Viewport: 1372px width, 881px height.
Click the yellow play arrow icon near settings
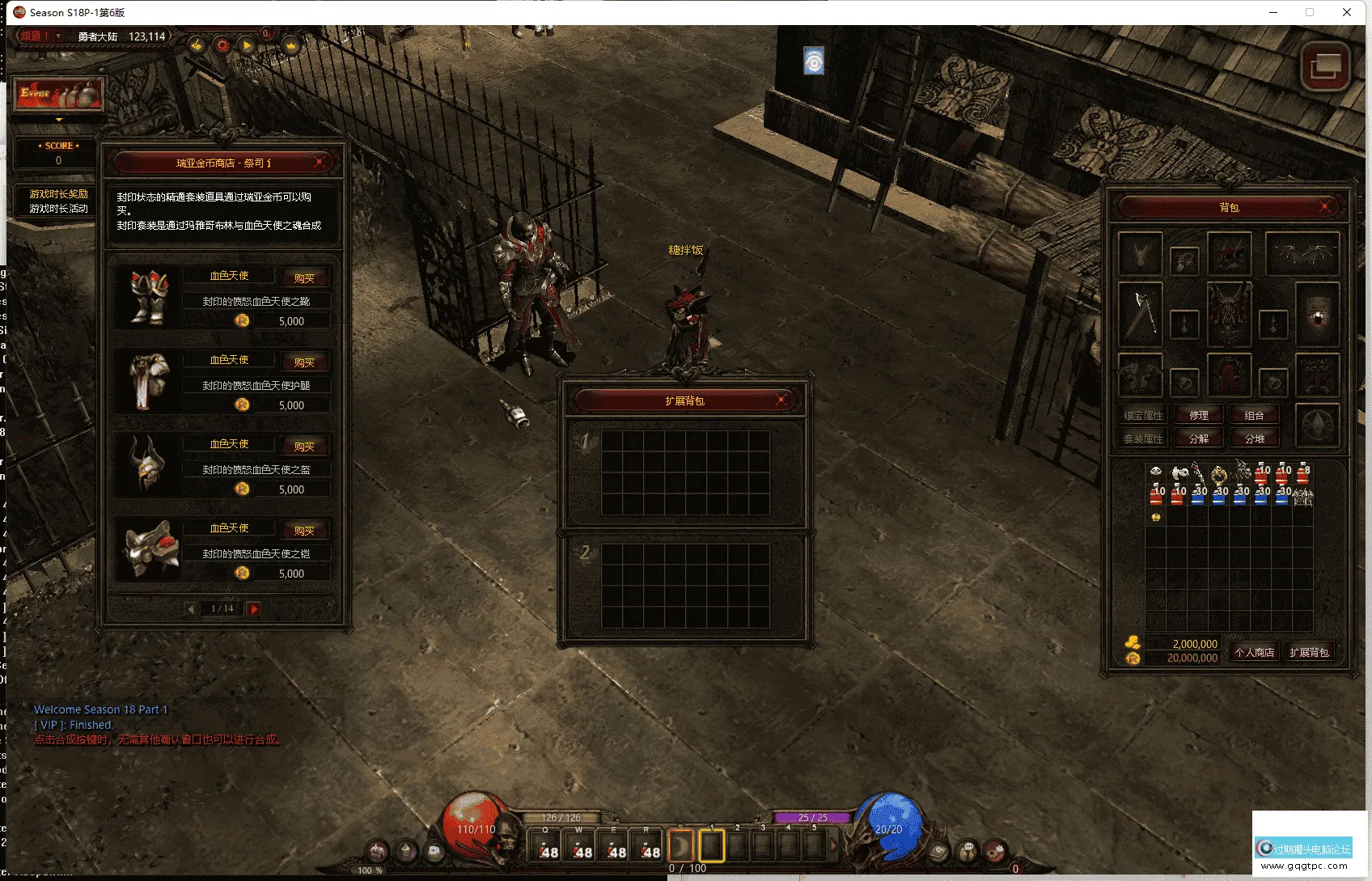coord(248,45)
